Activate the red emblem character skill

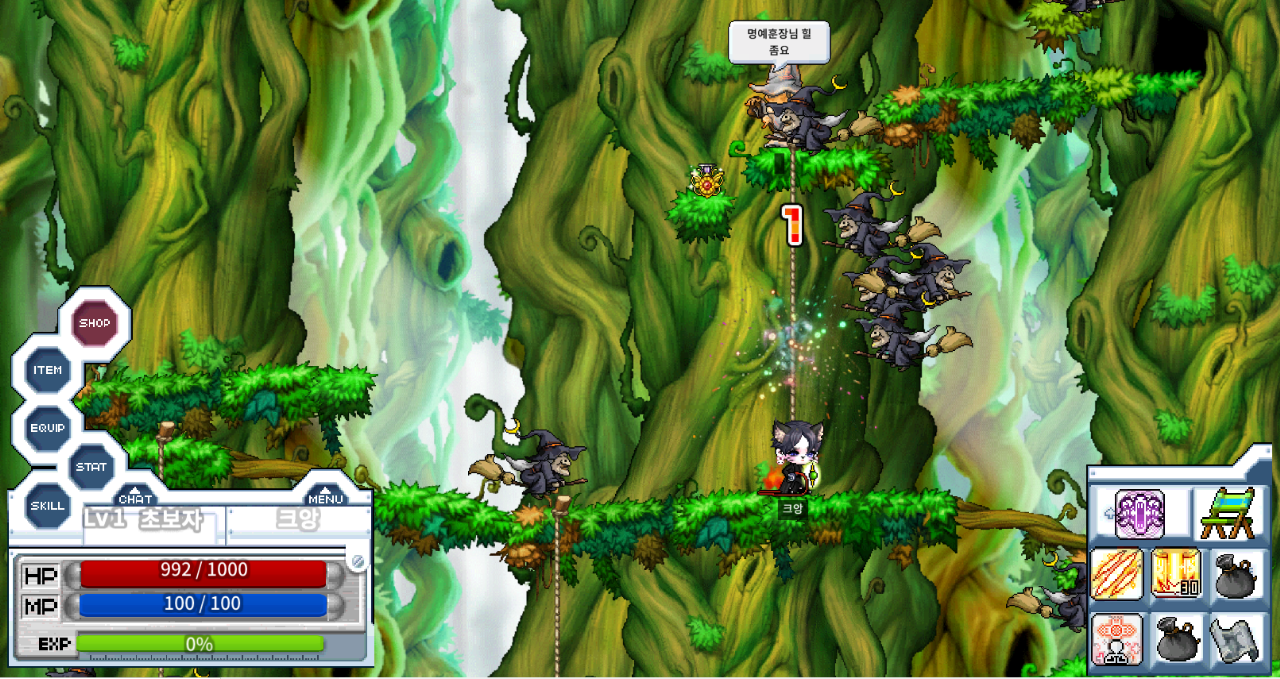(x=1116, y=639)
